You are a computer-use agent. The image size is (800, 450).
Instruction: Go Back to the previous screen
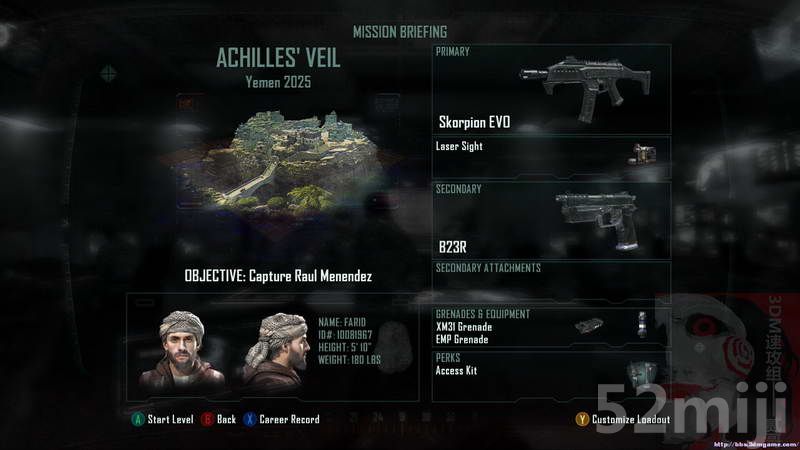tap(219, 419)
